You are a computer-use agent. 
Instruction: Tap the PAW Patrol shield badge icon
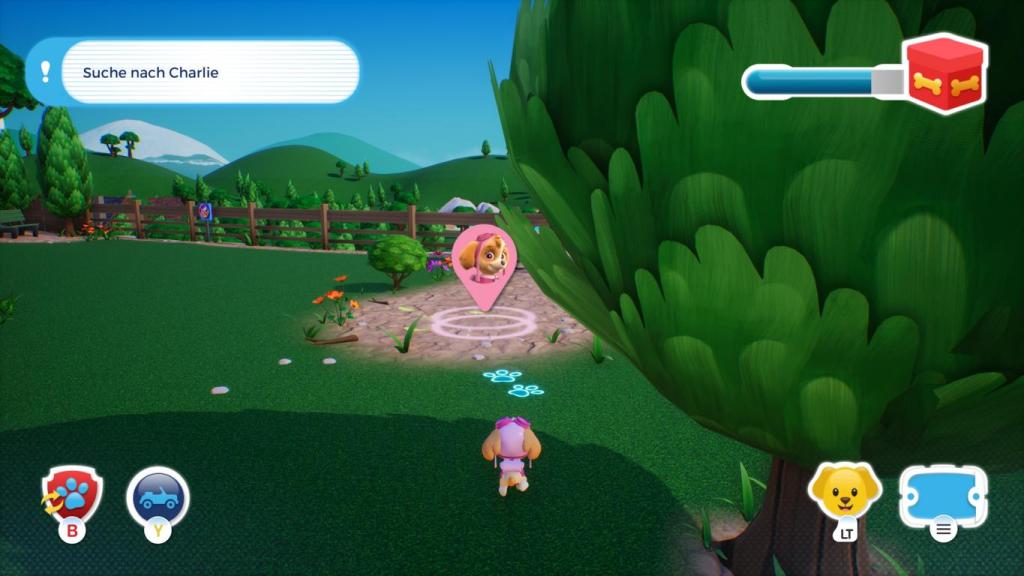[73, 495]
